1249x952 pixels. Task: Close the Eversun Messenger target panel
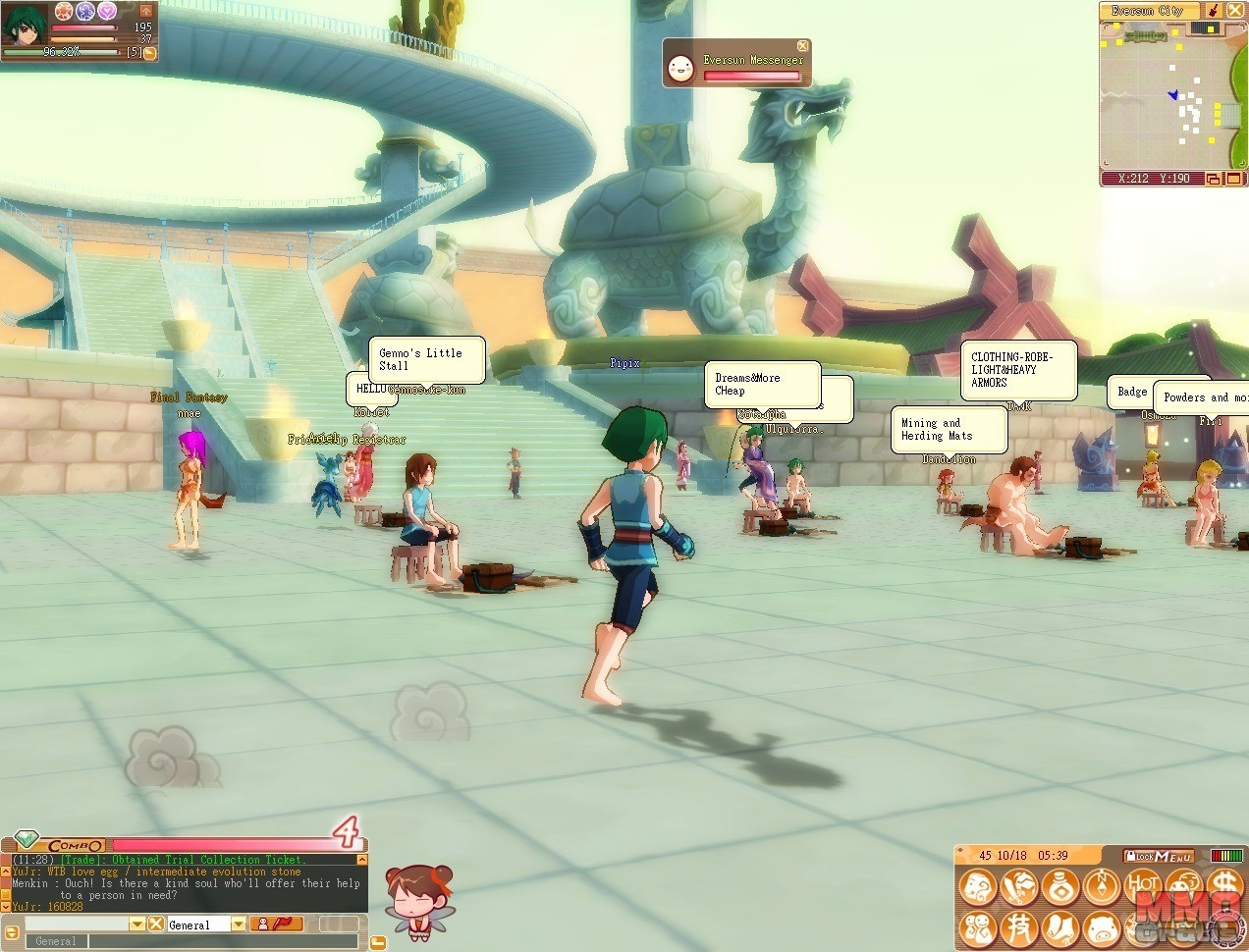[802, 46]
